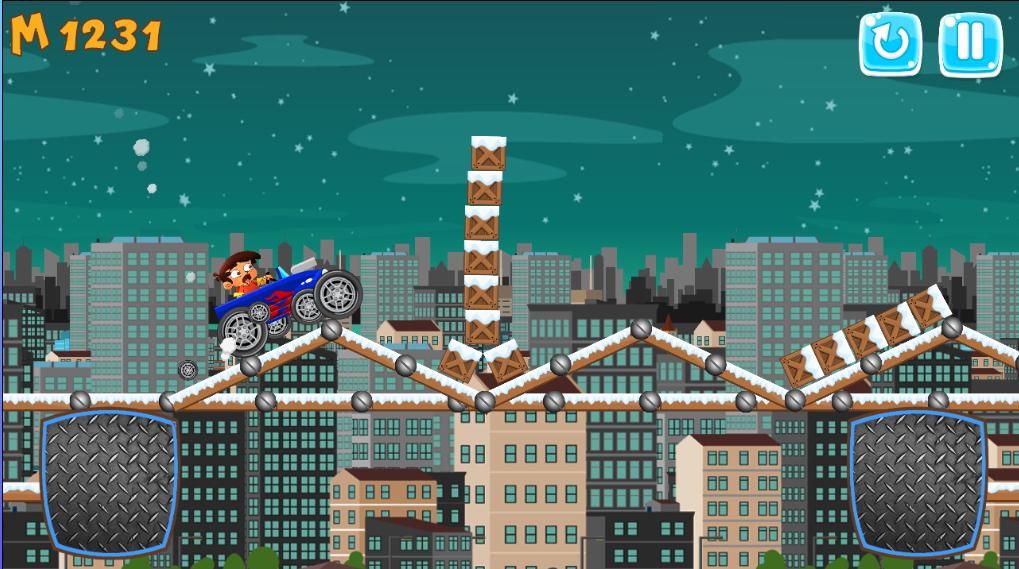The height and width of the screenshot is (569, 1019).
Task: Tap the right metal tread pedal
Action: coord(917,482)
